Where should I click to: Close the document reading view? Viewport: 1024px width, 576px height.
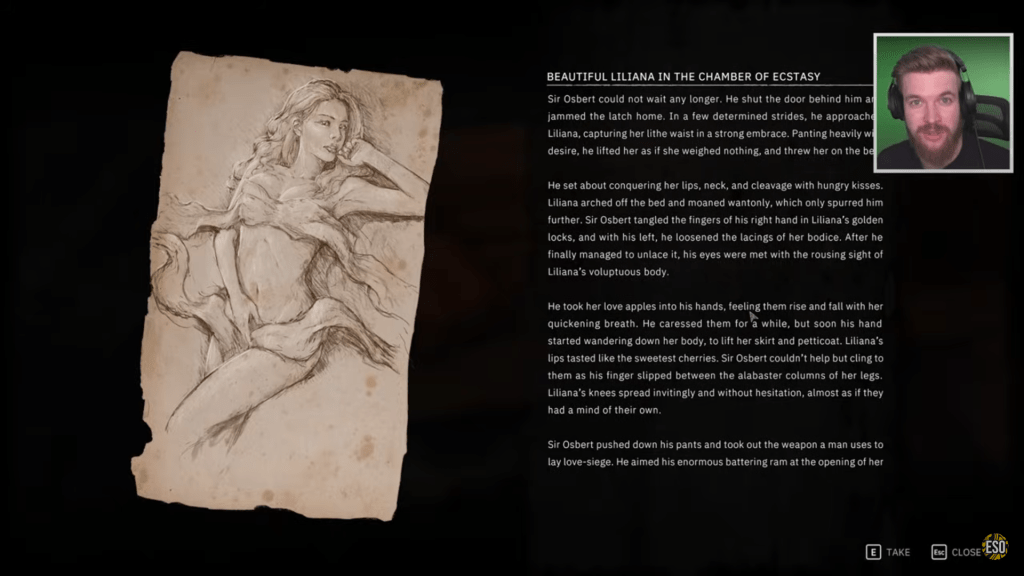click(956, 552)
